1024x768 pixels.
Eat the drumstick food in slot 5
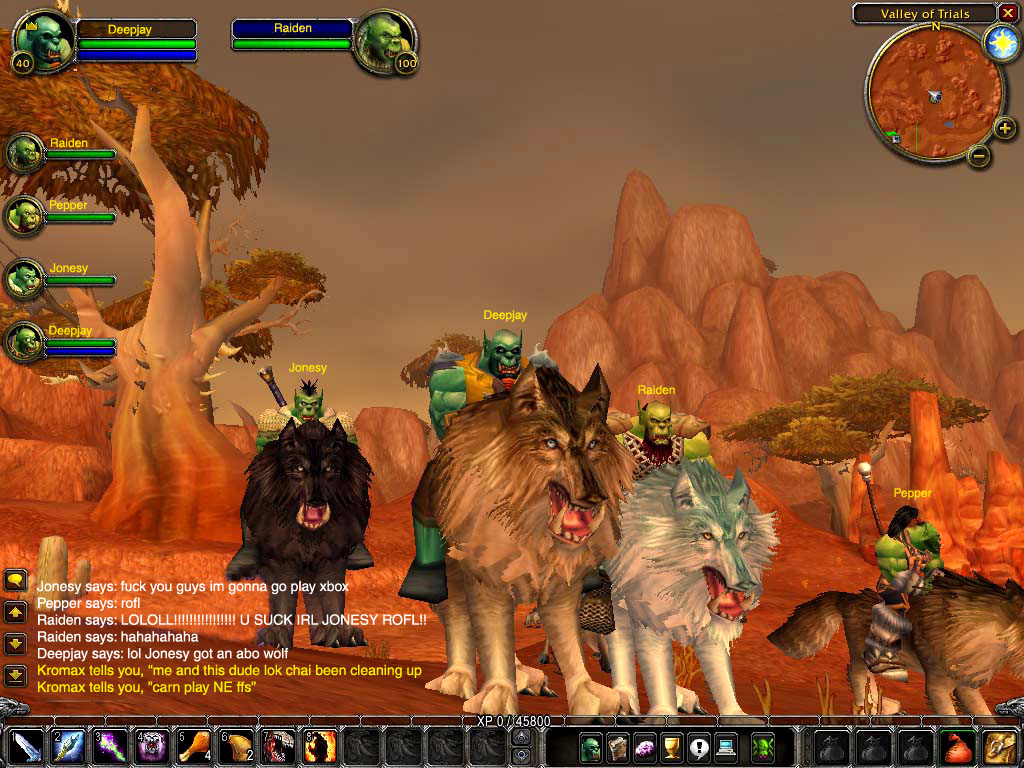[x=194, y=747]
